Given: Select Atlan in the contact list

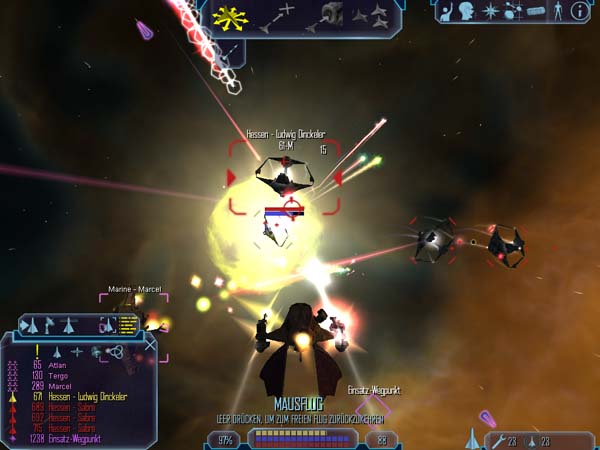Looking at the screenshot, I should click(58, 365).
